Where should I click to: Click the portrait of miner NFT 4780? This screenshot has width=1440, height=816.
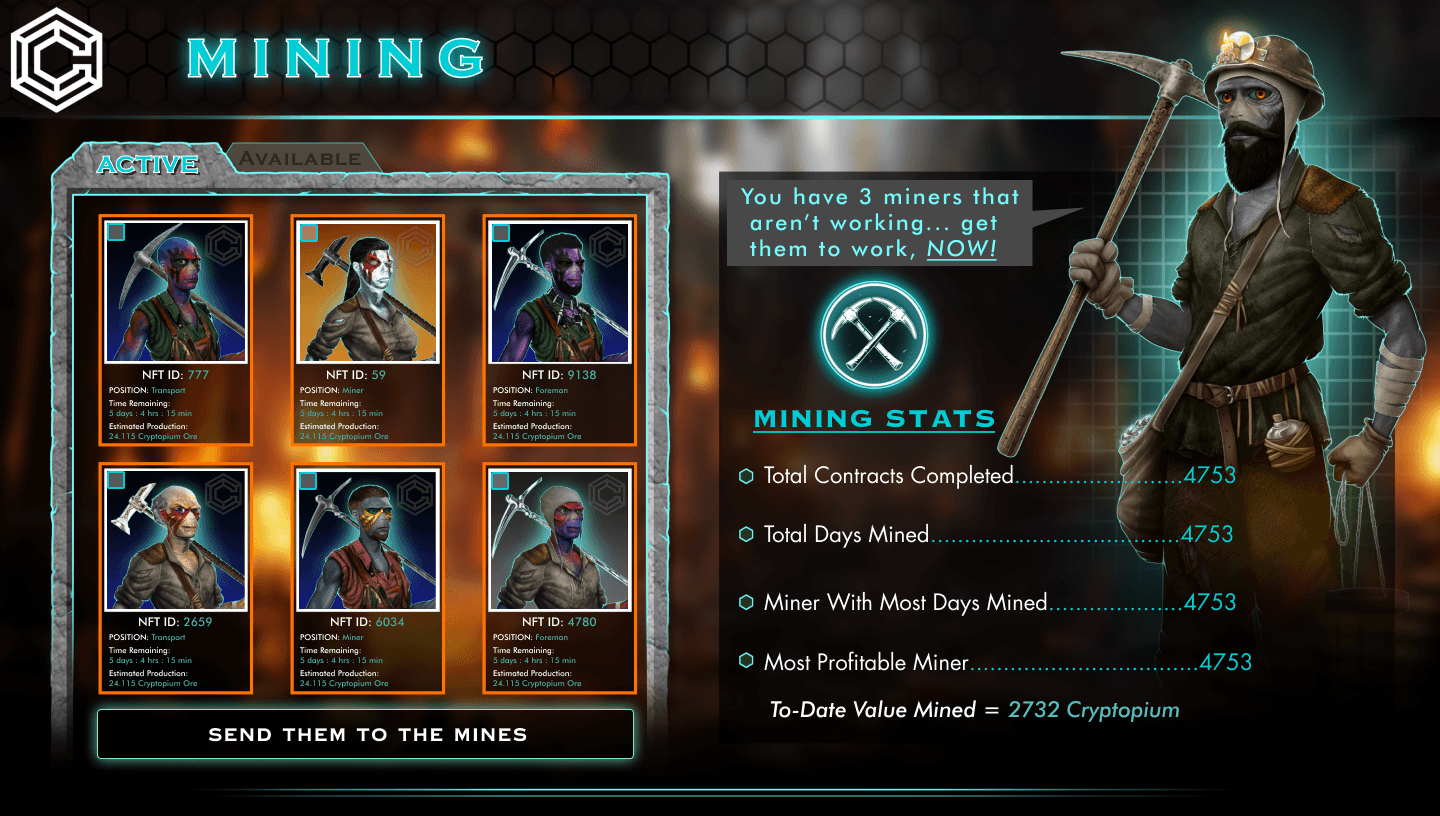click(560, 540)
